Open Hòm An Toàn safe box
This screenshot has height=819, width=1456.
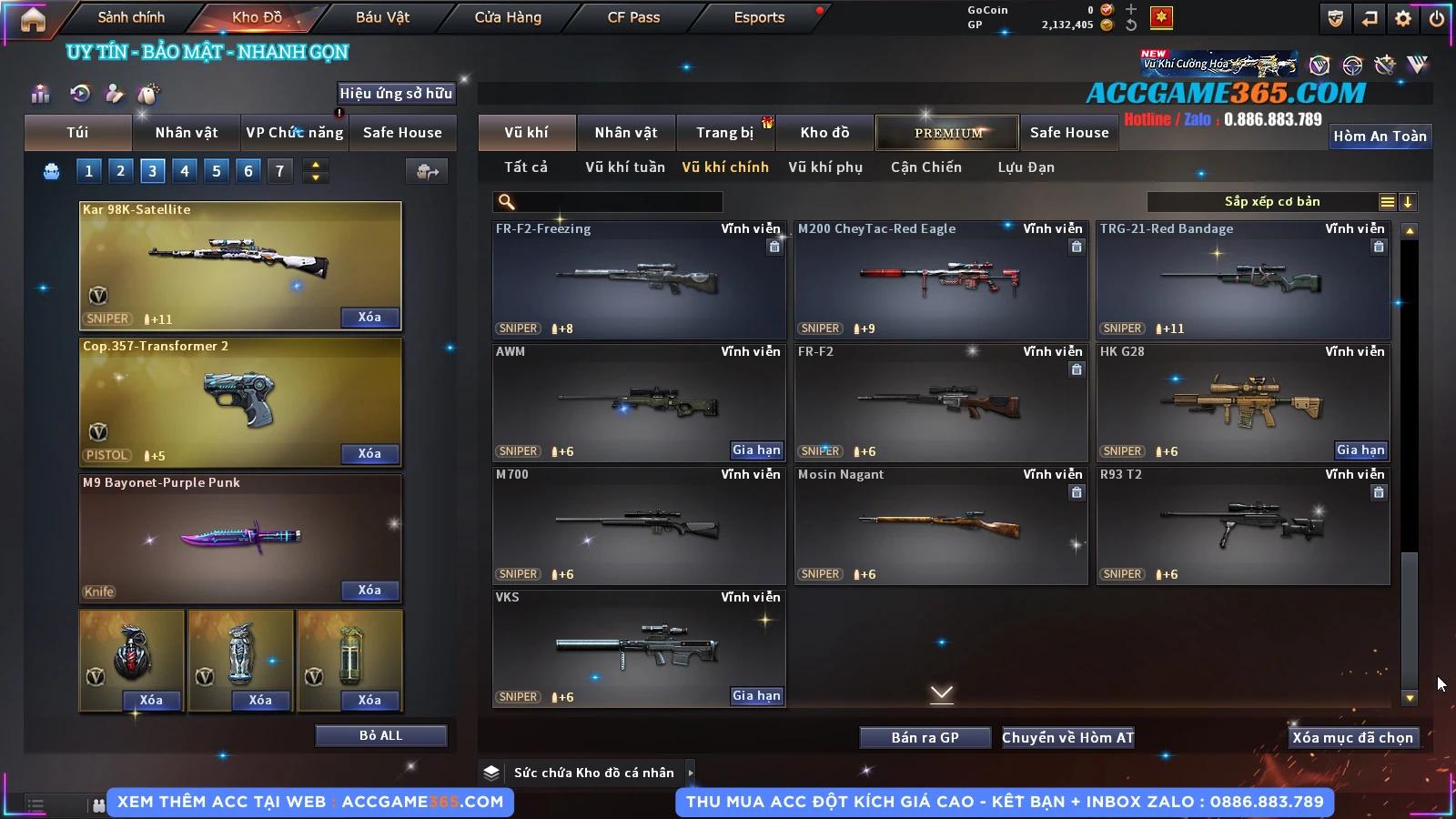1380,136
